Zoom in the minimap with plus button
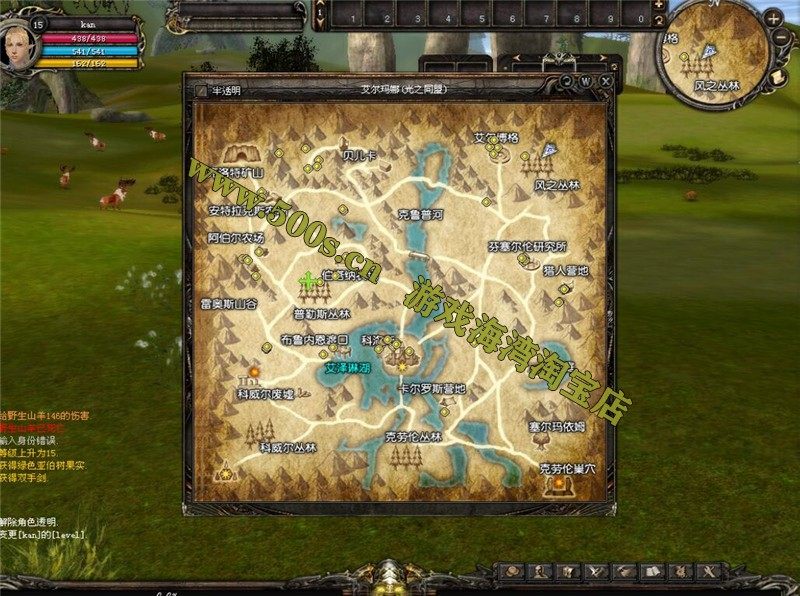Screen dimensions: 800x596 (x=773, y=20)
